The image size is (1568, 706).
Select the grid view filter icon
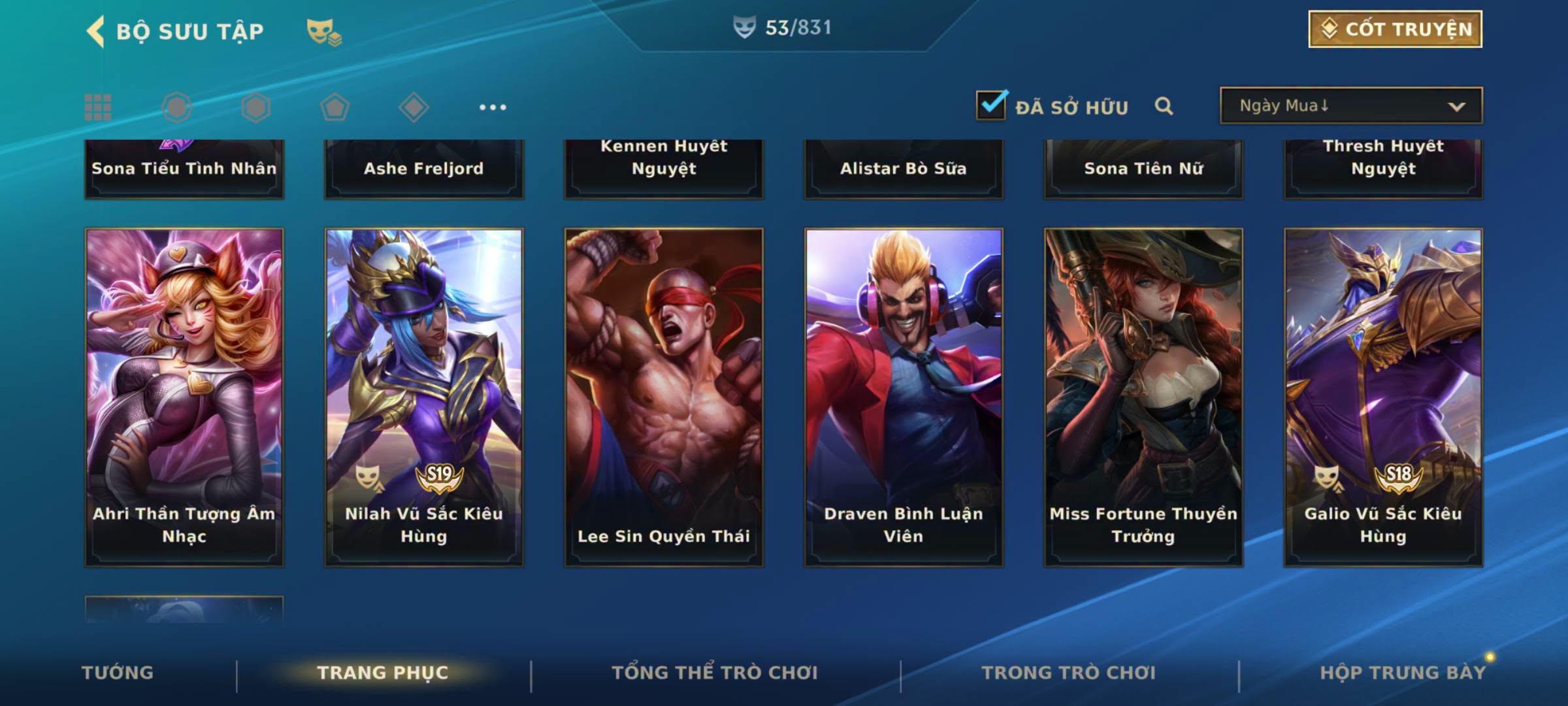coord(98,107)
